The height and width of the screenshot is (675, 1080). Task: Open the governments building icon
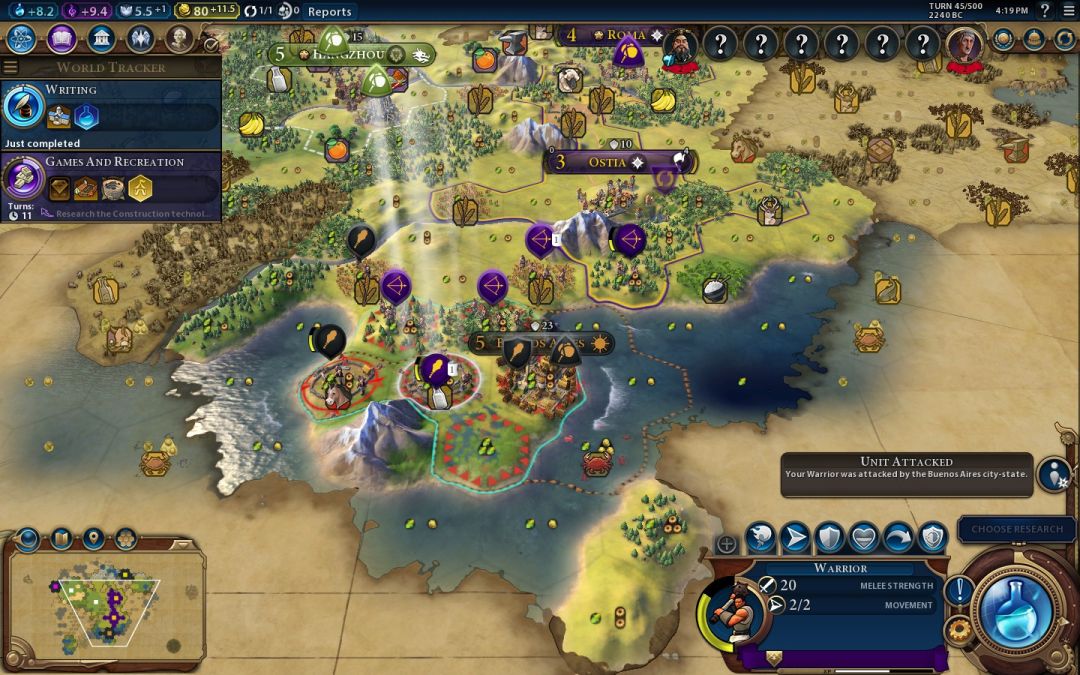[100, 39]
